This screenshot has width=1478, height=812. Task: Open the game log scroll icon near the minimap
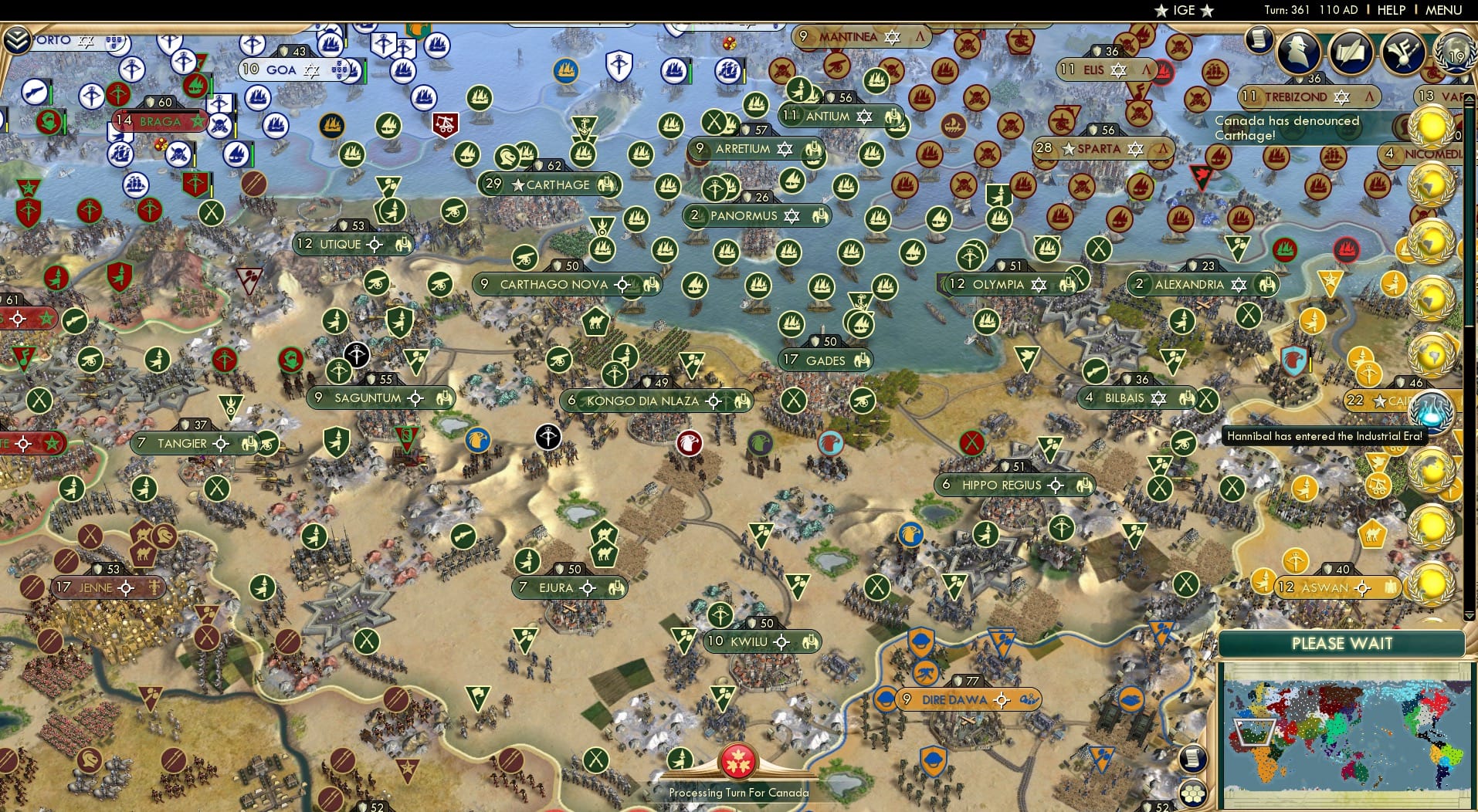(1192, 760)
